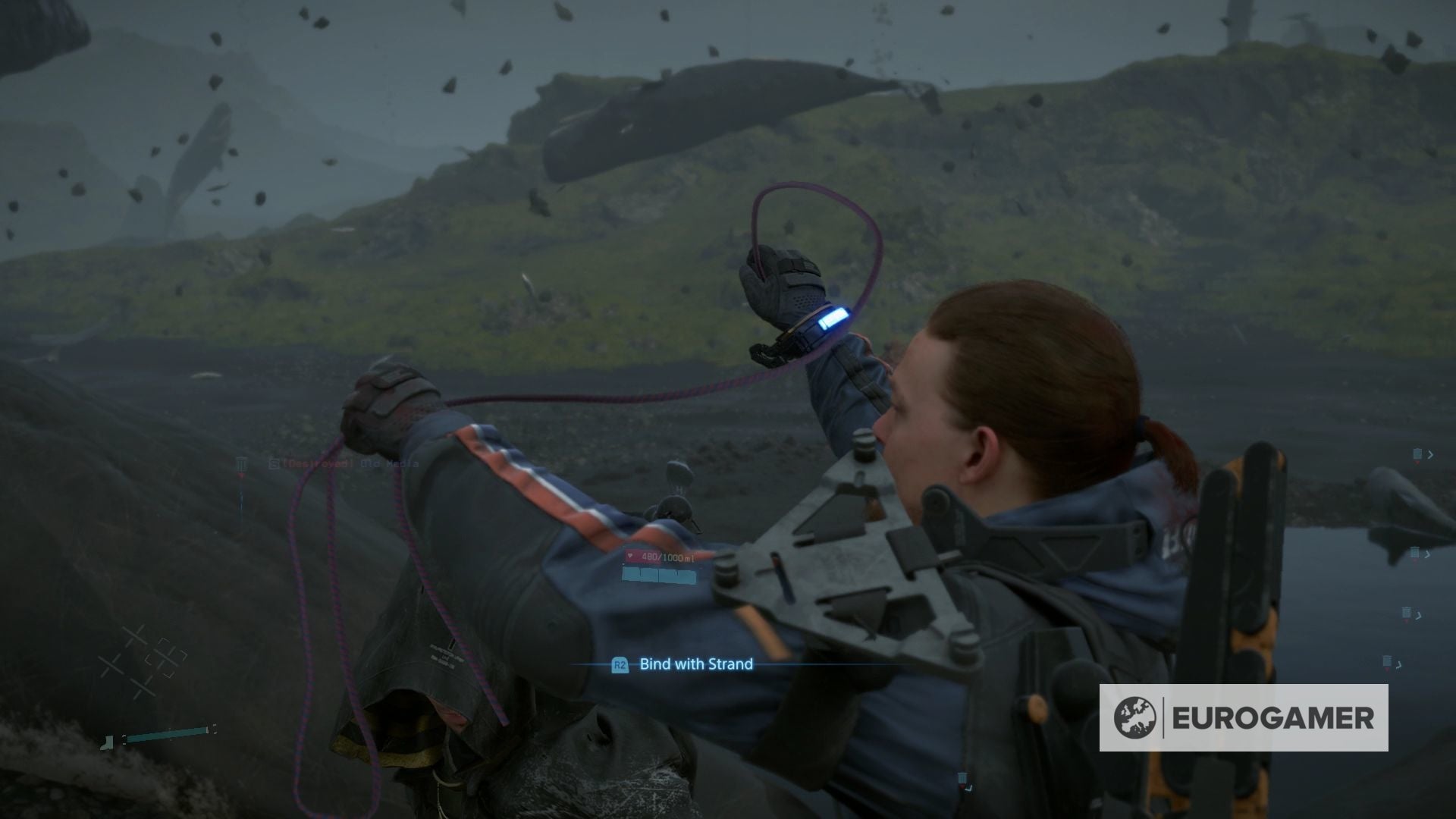1456x819 pixels.
Task: Select the pillar icon above the Old Media label
Action: (x=241, y=464)
